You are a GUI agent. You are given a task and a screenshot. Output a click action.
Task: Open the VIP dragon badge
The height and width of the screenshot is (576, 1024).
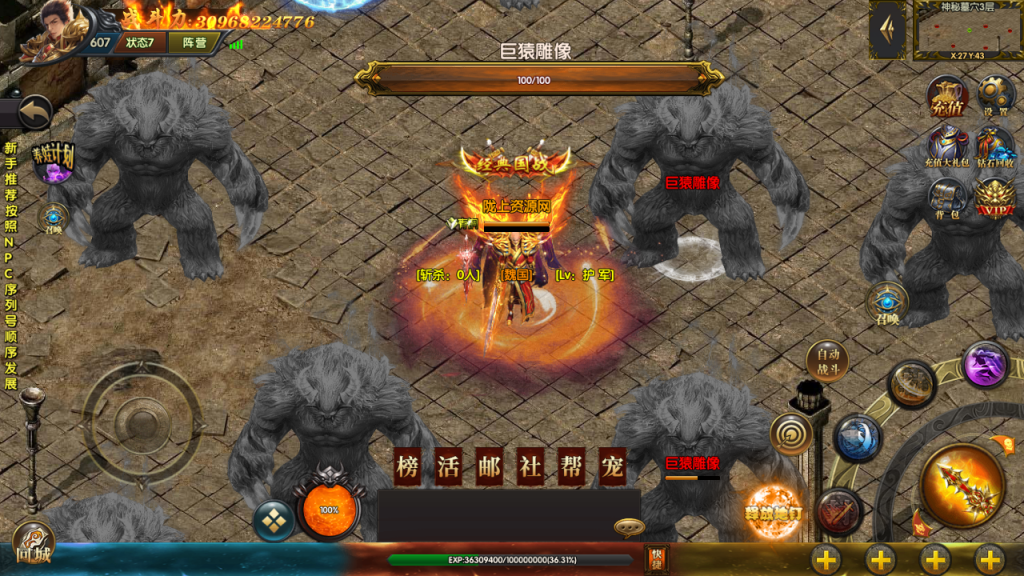[995, 196]
